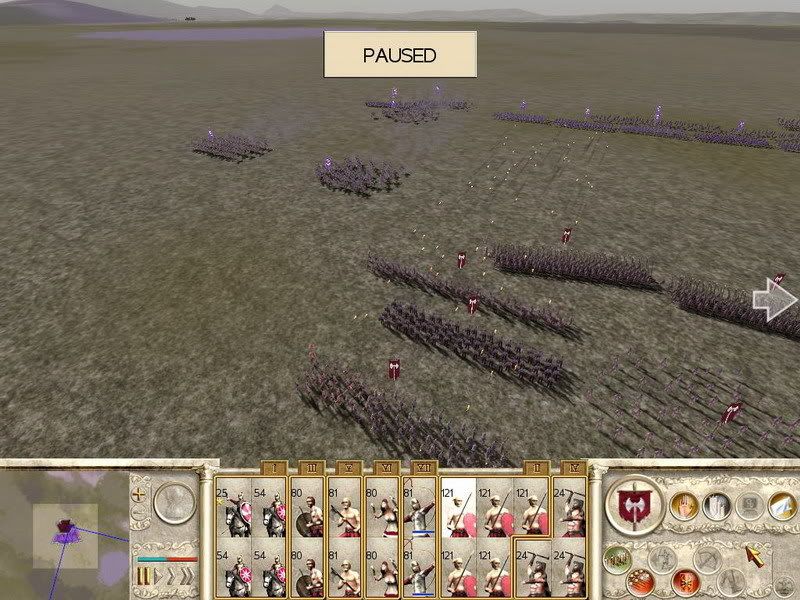The width and height of the screenshot is (800, 600).
Task: Set battle speed to triple-arrow fastest
Action: 188,577
